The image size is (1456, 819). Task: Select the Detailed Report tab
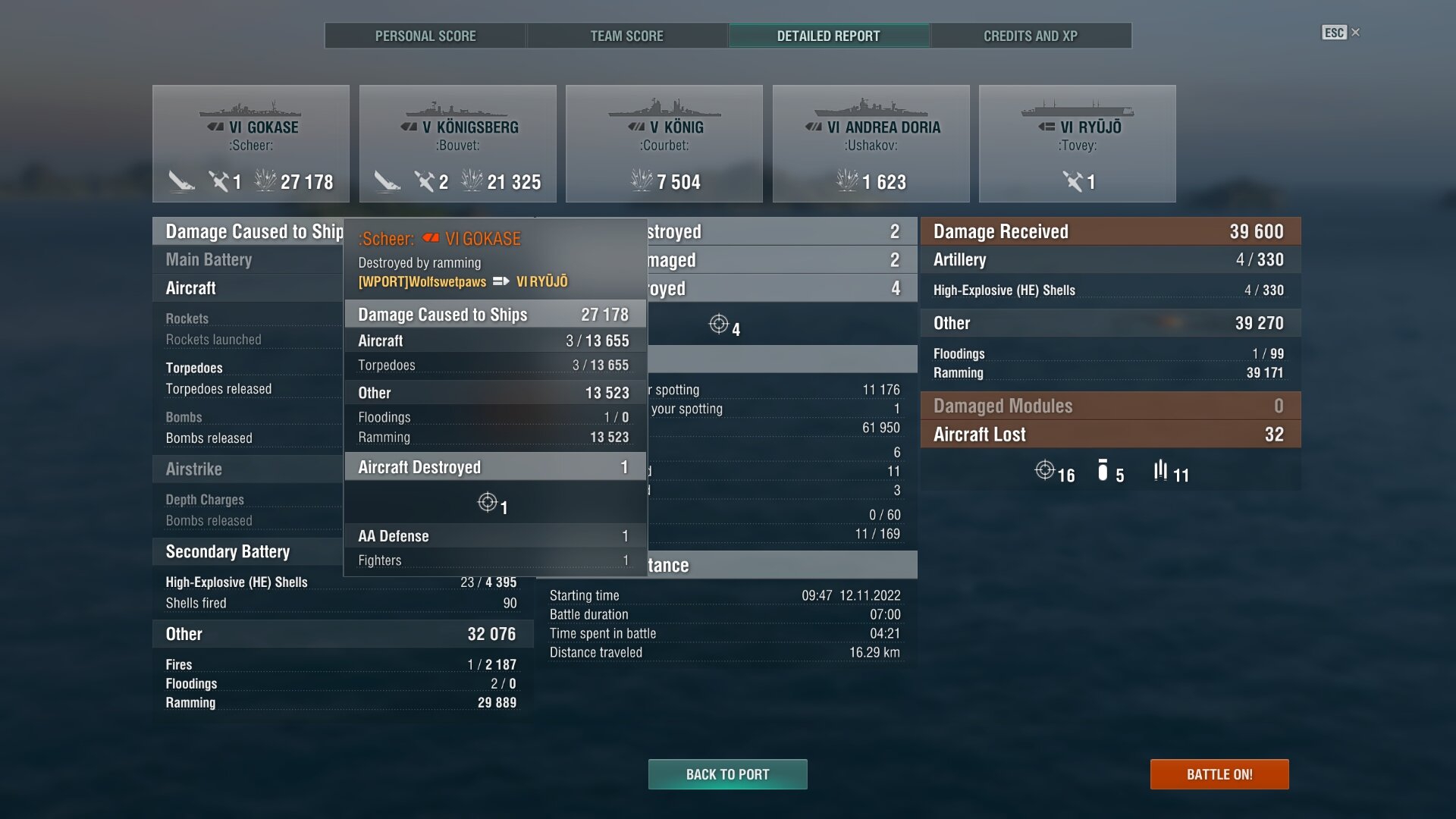pos(828,36)
